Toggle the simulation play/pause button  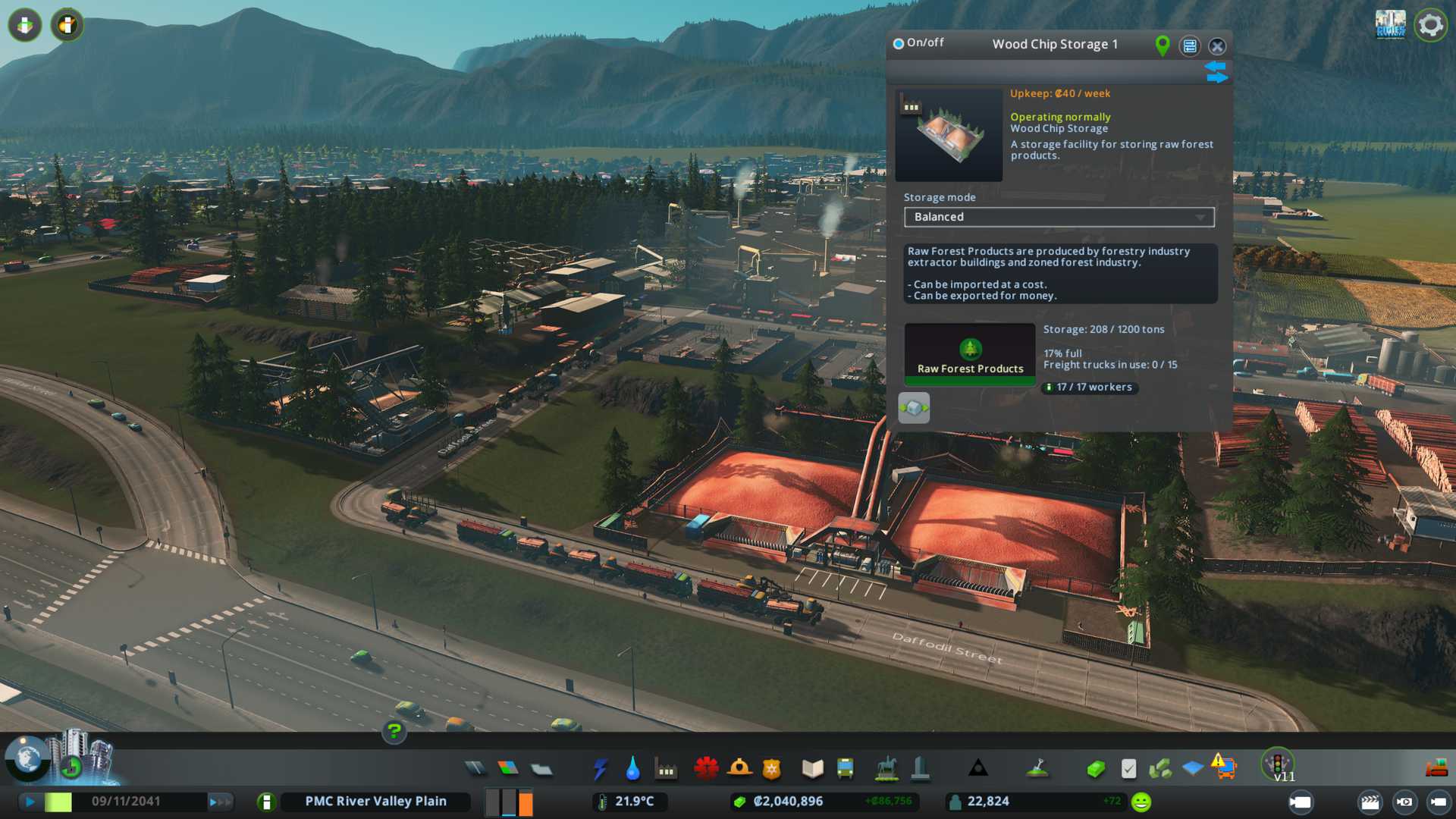[30, 802]
